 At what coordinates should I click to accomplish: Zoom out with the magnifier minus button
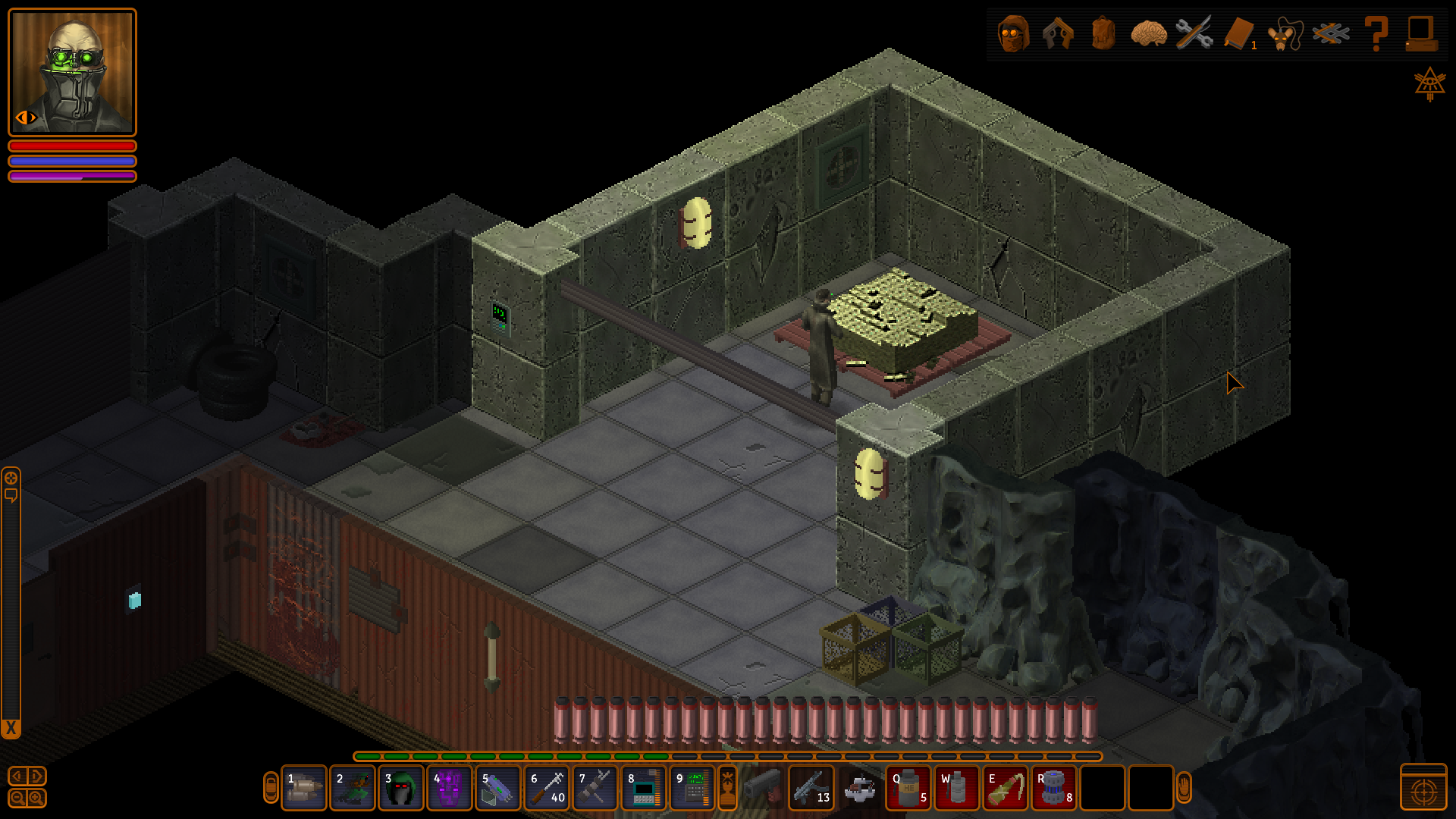[x=17, y=799]
